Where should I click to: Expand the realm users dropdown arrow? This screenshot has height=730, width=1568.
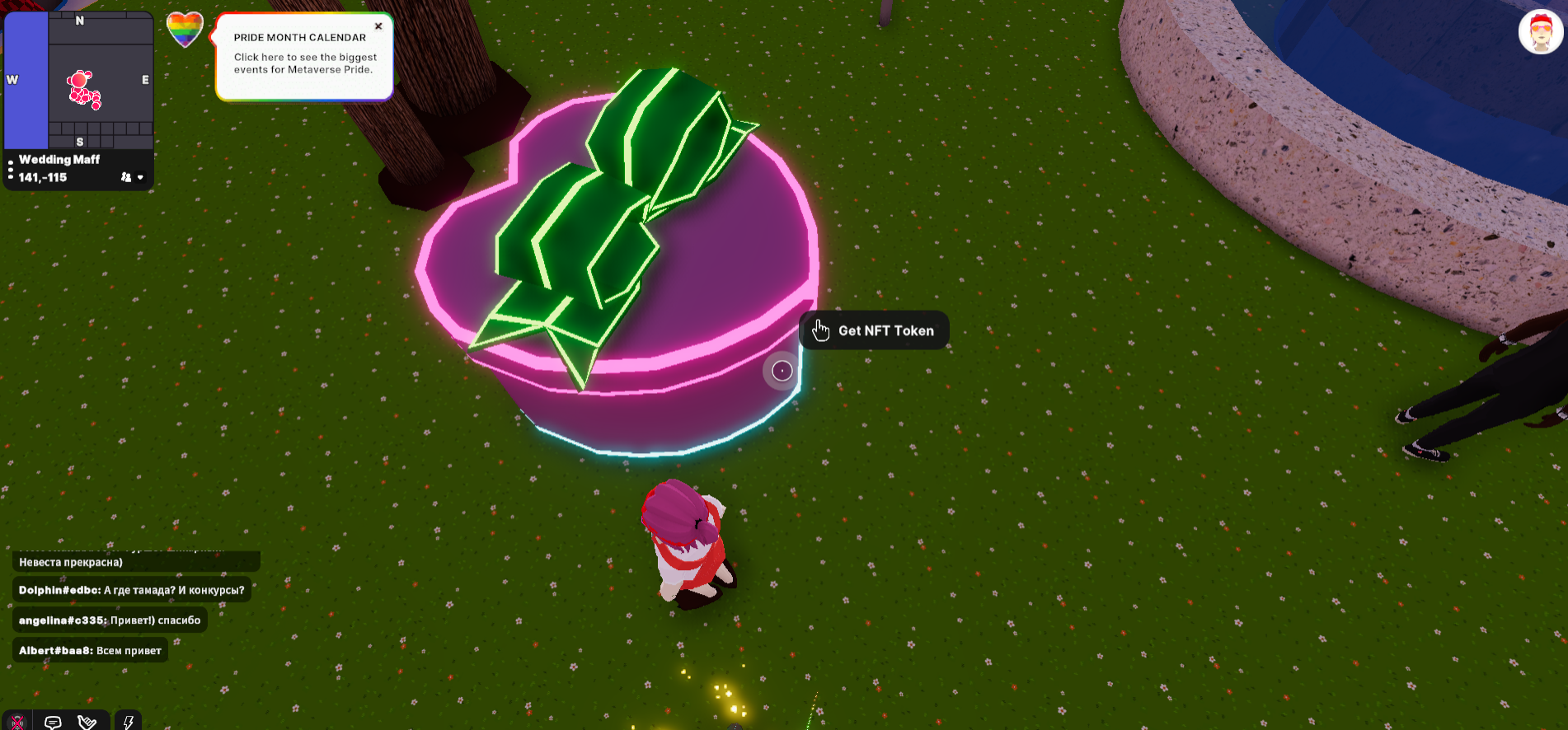[x=140, y=177]
